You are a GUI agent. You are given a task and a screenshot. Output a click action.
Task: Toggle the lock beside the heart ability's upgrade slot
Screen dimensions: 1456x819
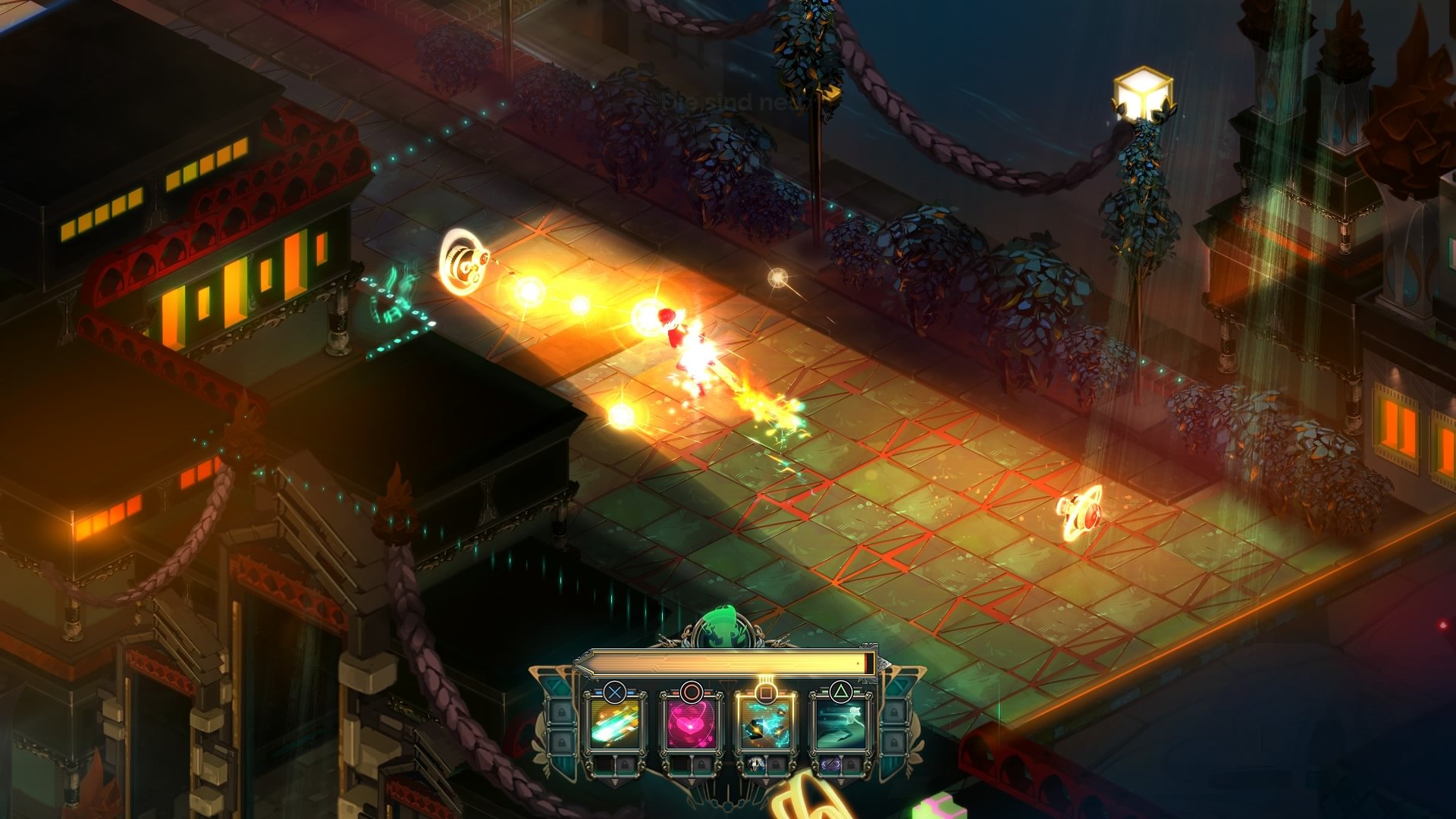[x=702, y=766]
